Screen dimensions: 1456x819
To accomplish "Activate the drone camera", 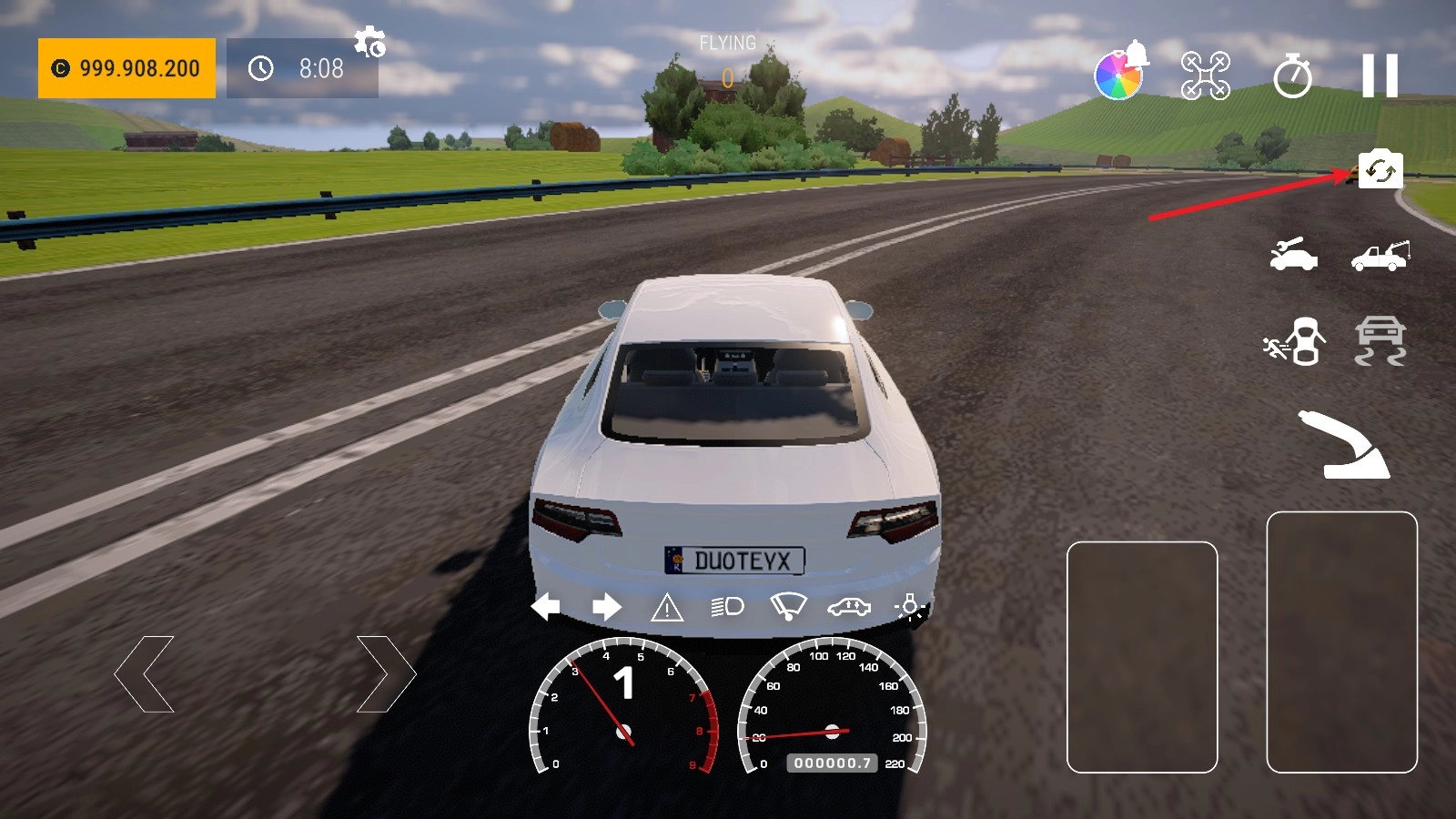I will coord(1205,76).
